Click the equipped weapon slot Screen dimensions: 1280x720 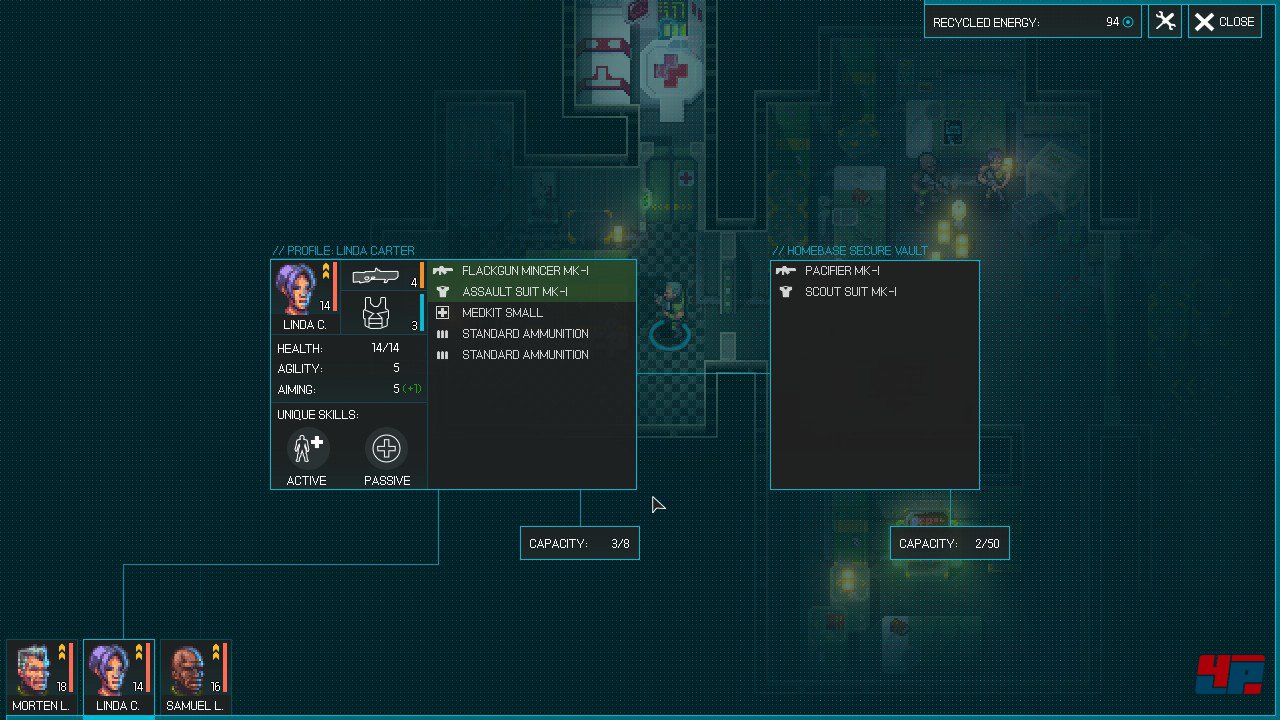point(384,276)
